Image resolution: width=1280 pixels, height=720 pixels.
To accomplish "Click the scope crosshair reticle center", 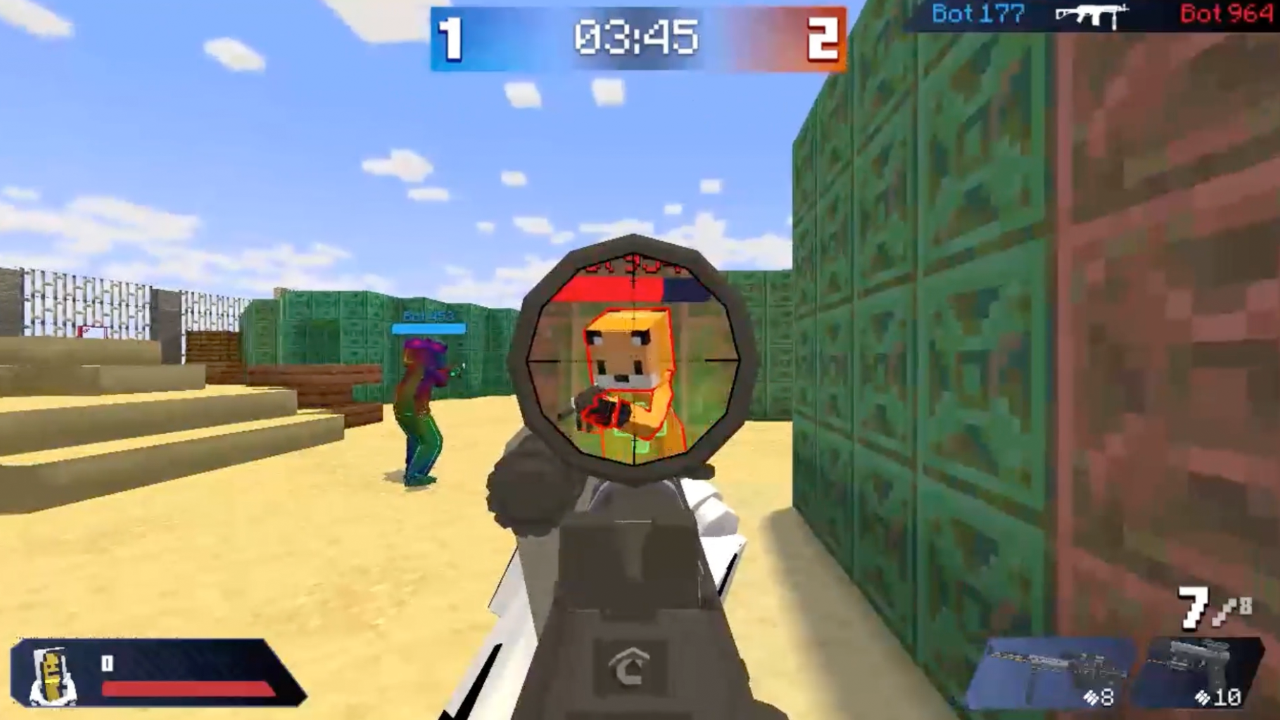I will pyautogui.click(x=637, y=360).
